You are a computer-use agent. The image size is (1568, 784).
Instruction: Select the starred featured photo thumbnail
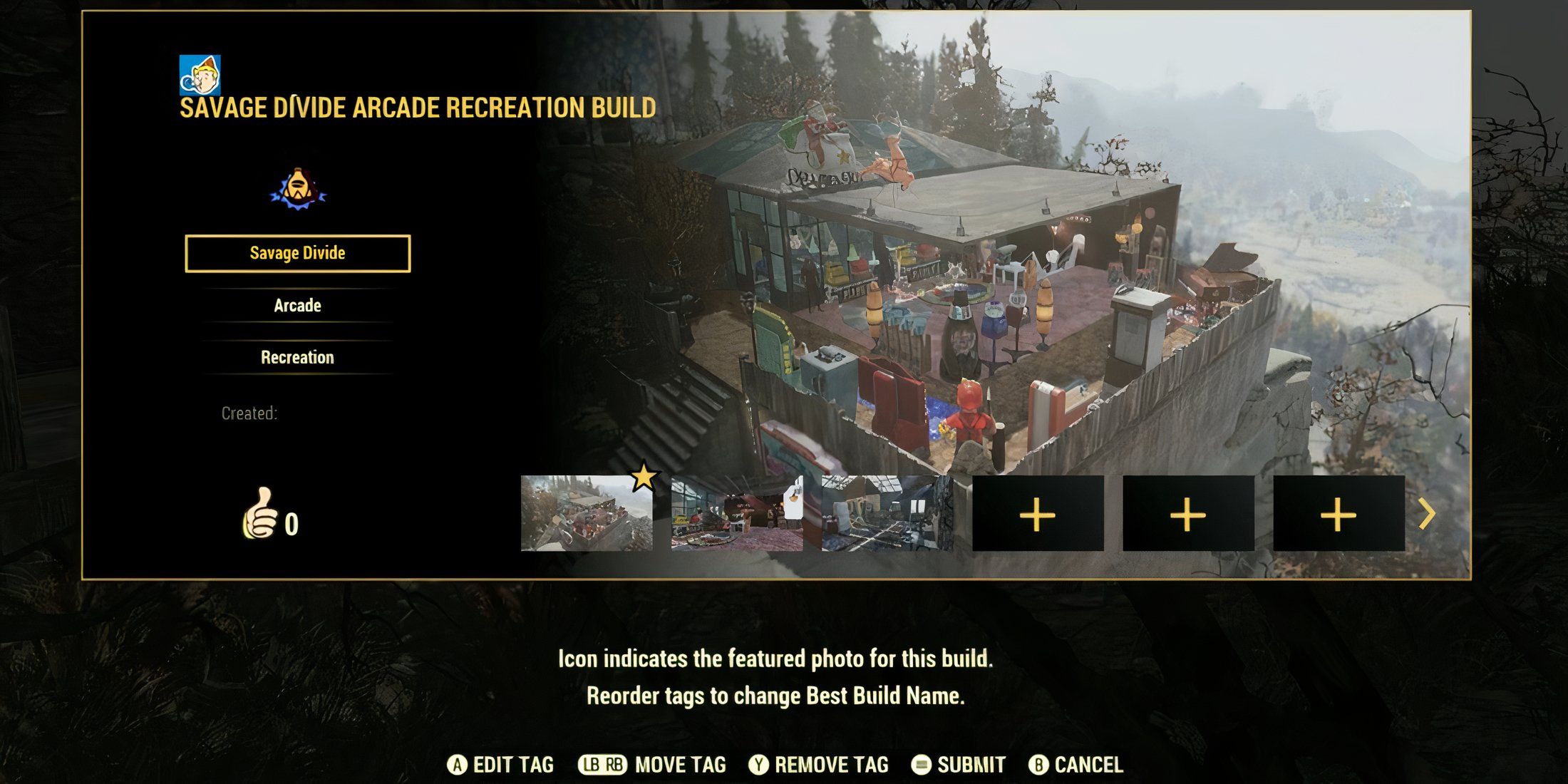tap(587, 513)
